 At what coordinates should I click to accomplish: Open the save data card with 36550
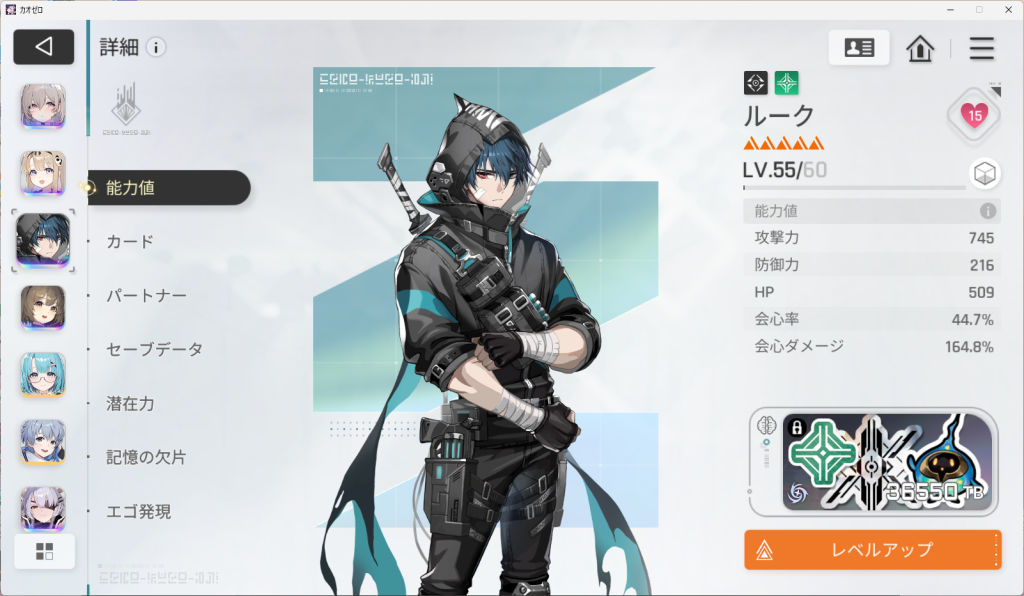pos(887,462)
